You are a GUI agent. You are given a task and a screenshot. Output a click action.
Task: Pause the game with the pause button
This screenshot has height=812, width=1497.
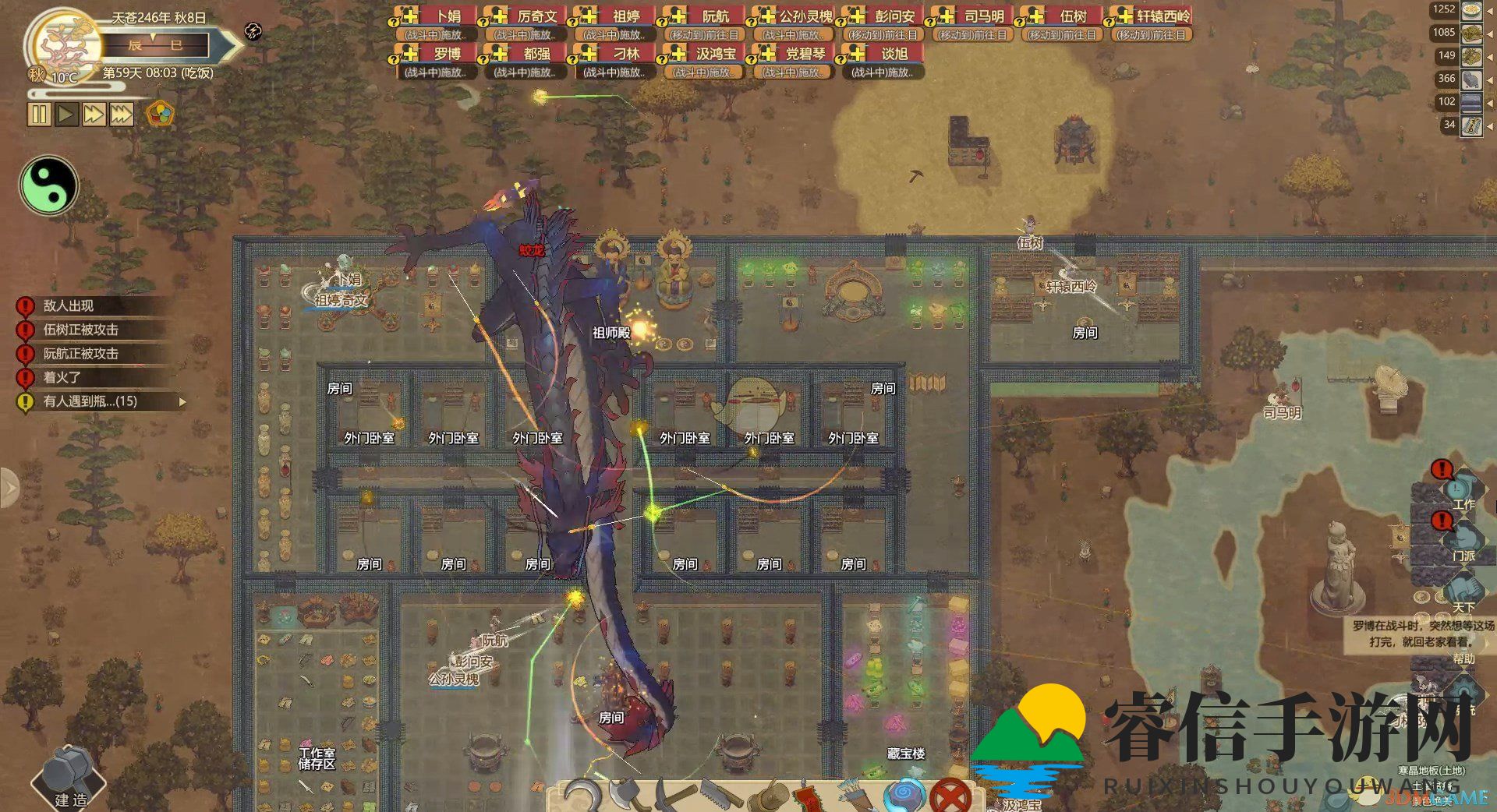39,115
